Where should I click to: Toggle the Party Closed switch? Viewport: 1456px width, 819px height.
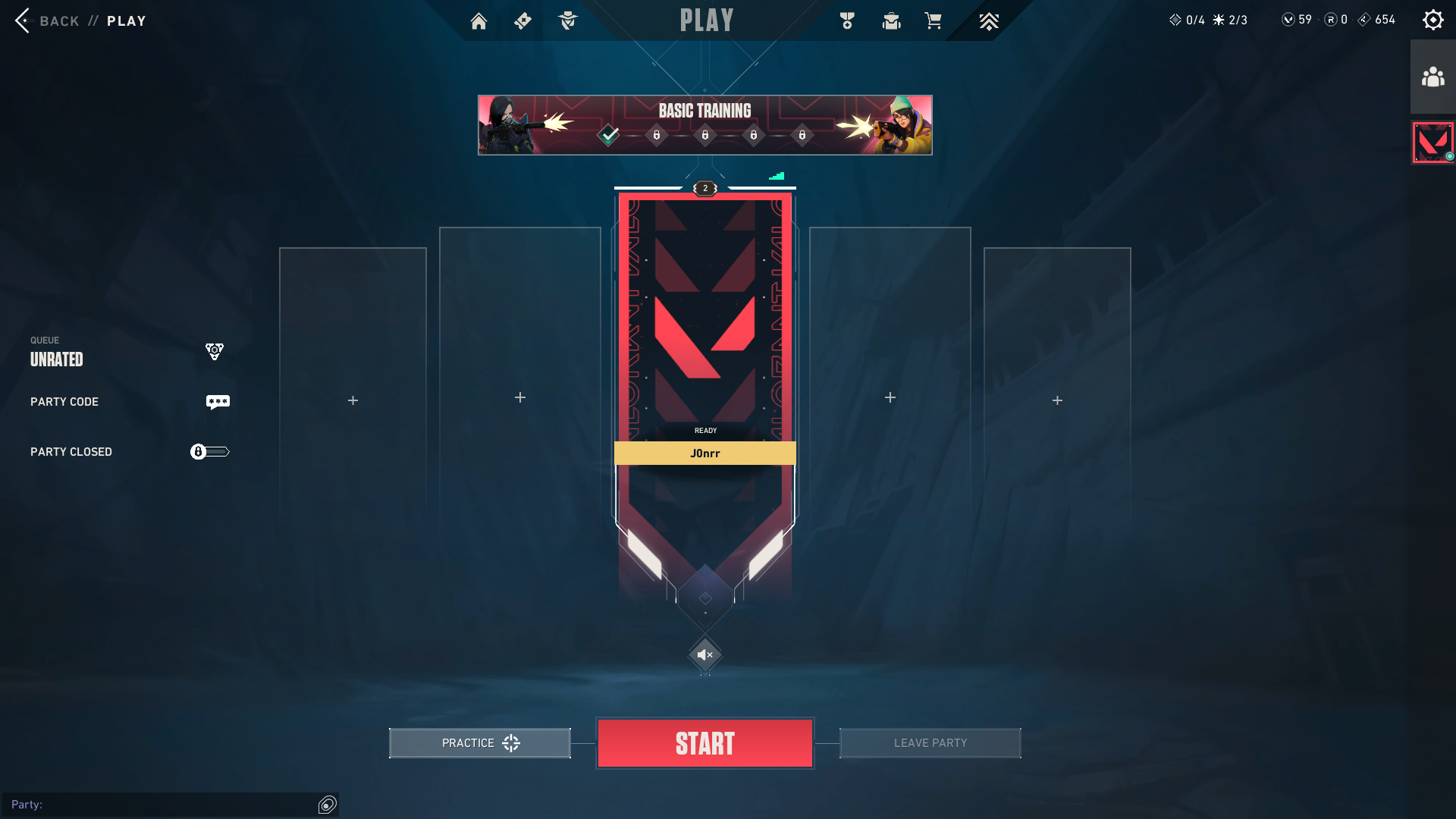pos(209,452)
